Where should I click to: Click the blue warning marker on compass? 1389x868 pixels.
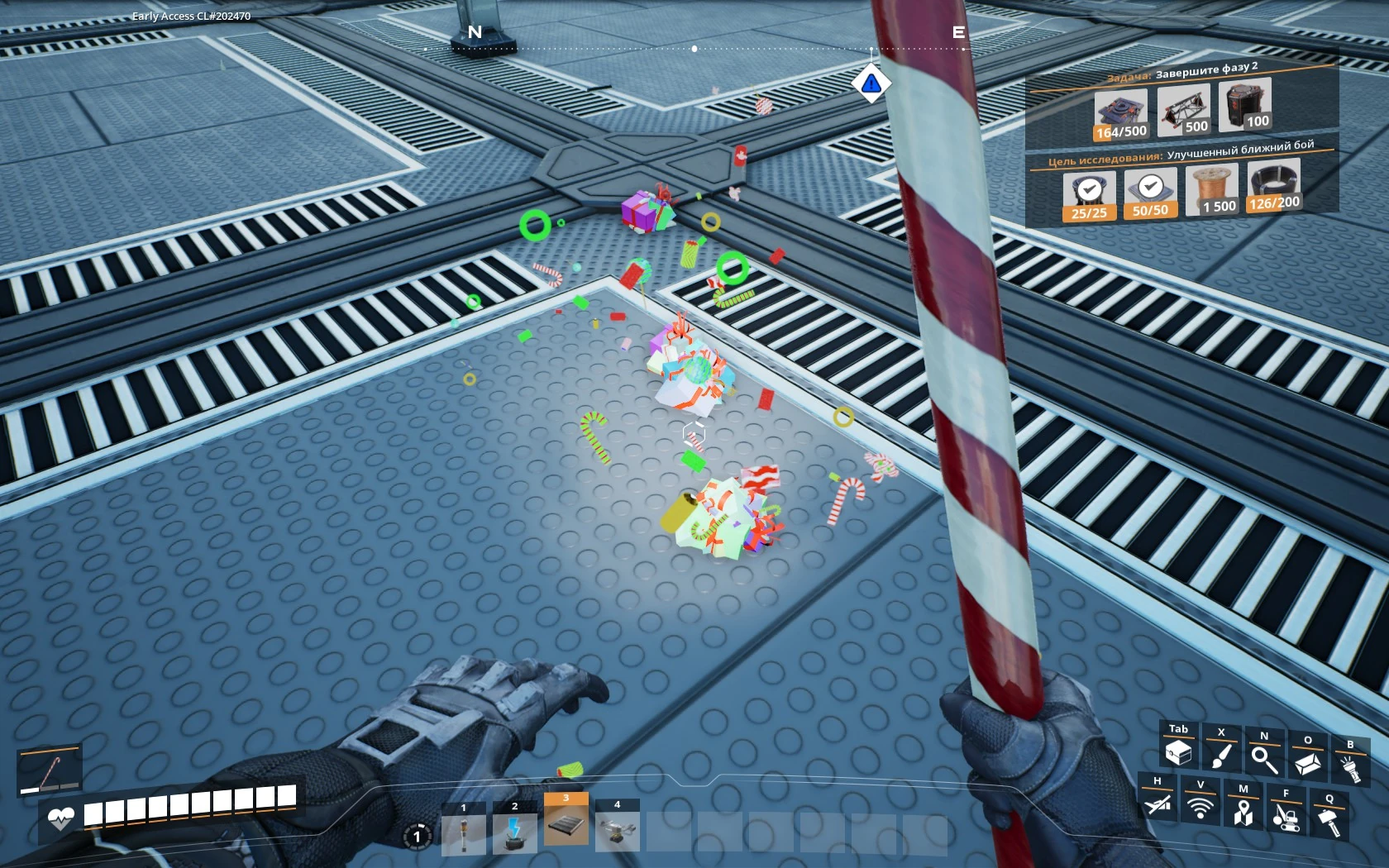pos(871,83)
